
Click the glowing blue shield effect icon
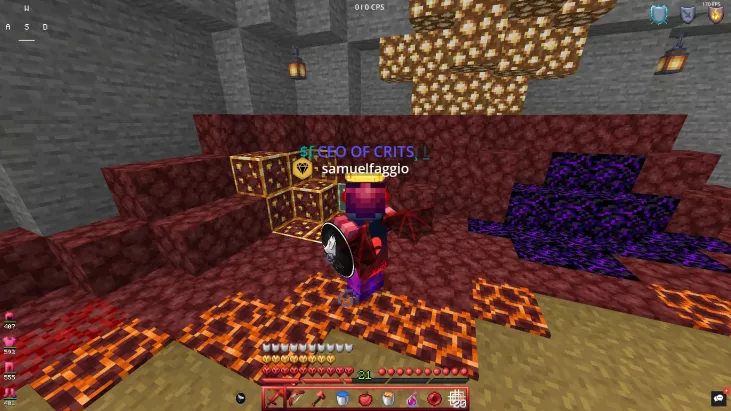[x=658, y=14]
